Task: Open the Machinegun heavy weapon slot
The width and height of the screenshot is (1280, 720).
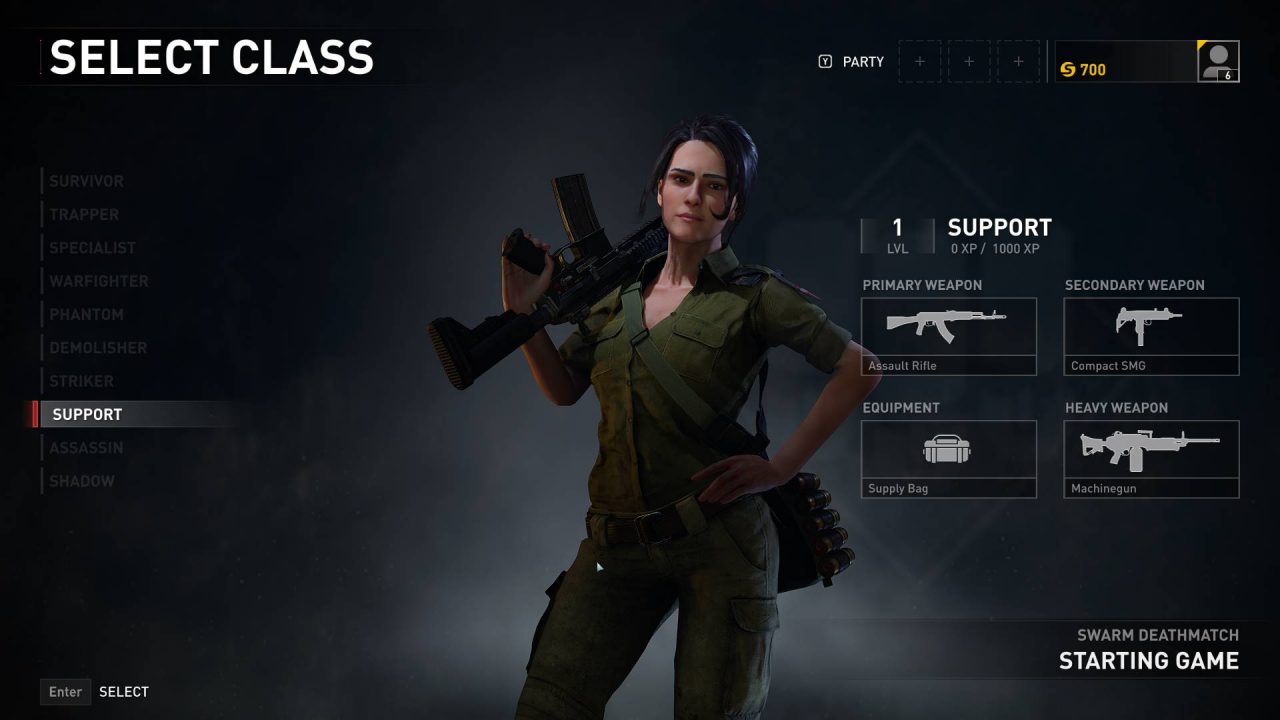Action: (x=1151, y=459)
